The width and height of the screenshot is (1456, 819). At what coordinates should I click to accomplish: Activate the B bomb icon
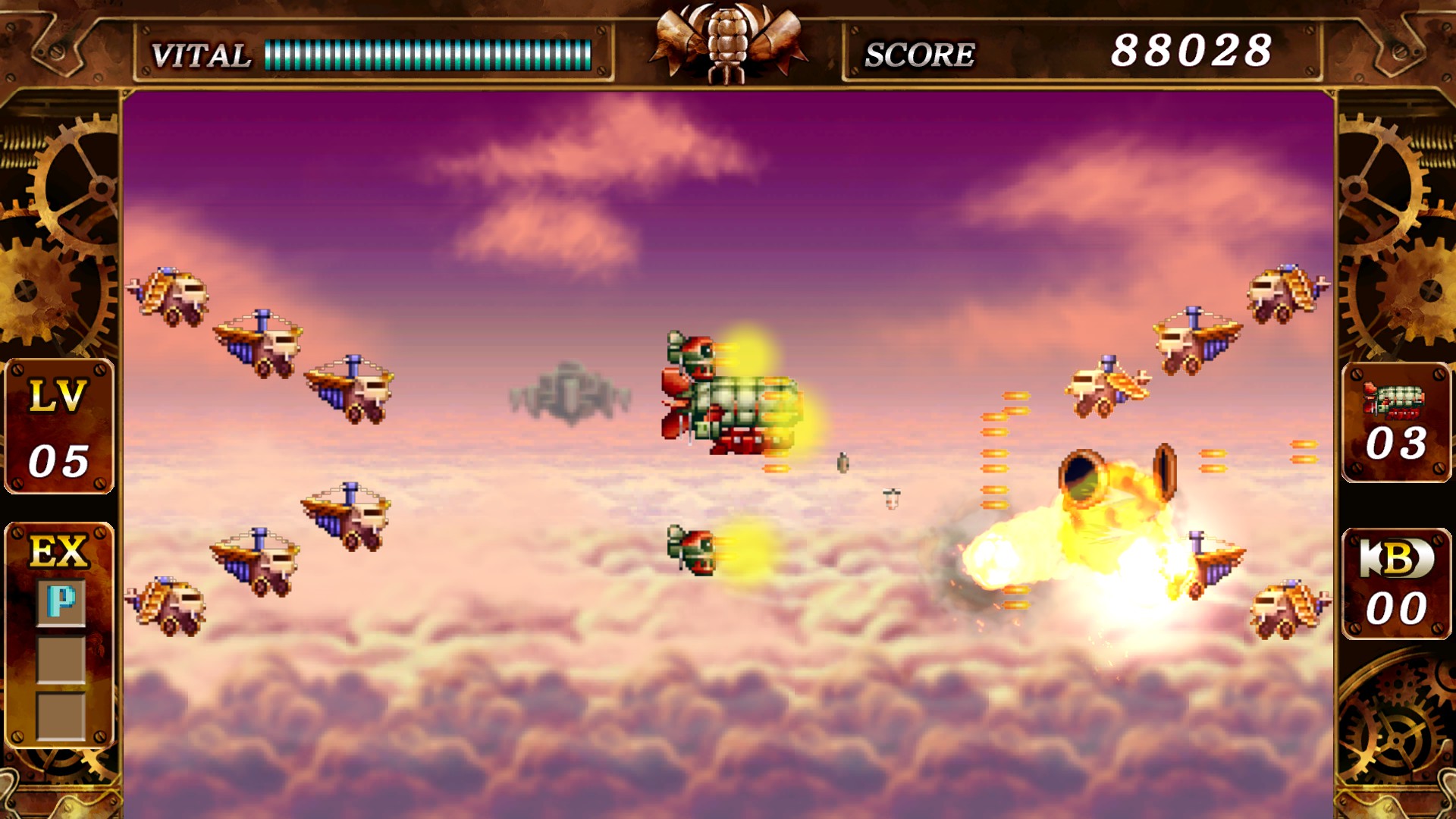coord(1396,559)
